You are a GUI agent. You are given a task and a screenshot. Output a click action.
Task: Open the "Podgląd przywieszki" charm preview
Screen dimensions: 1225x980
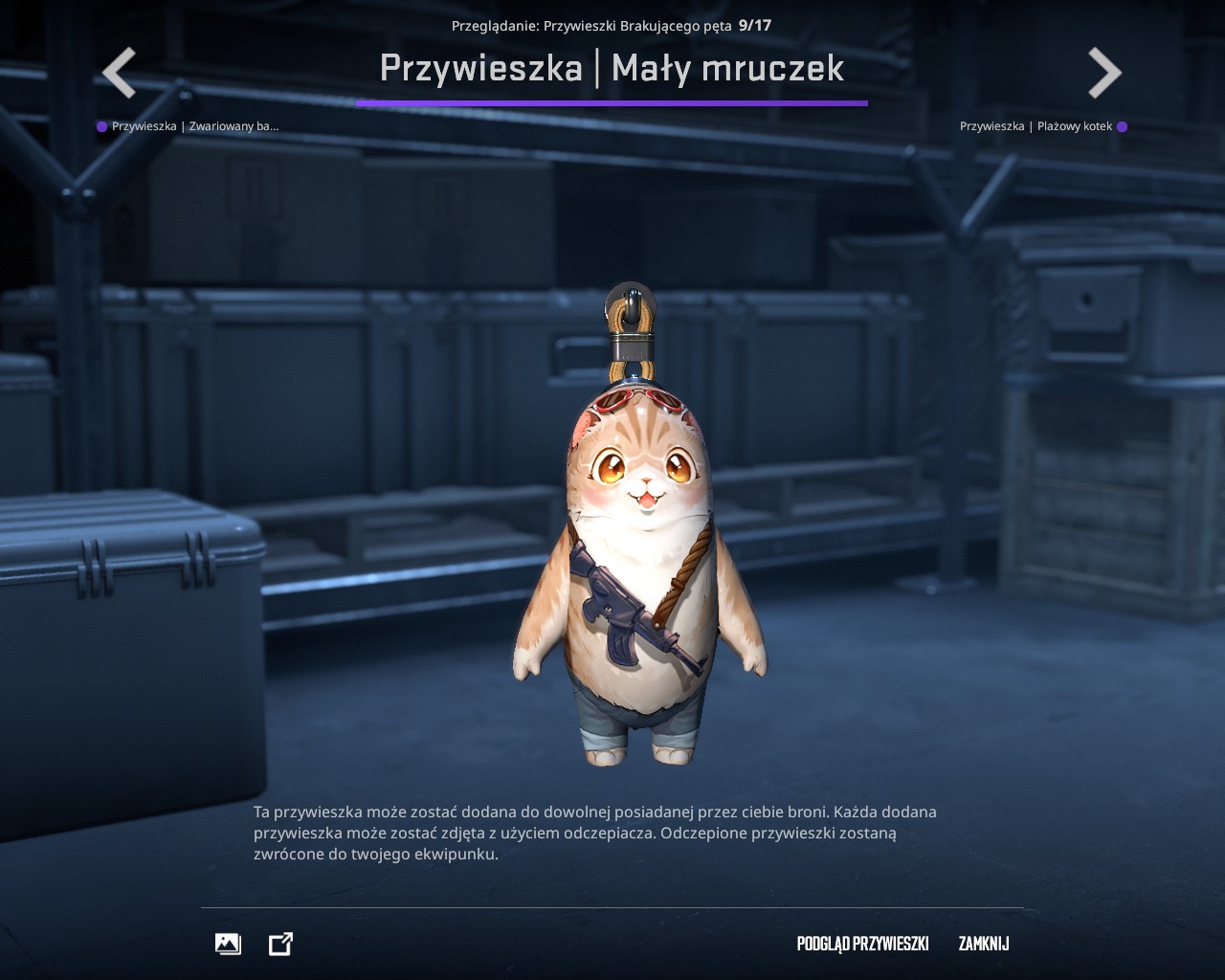(x=862, y=944)
